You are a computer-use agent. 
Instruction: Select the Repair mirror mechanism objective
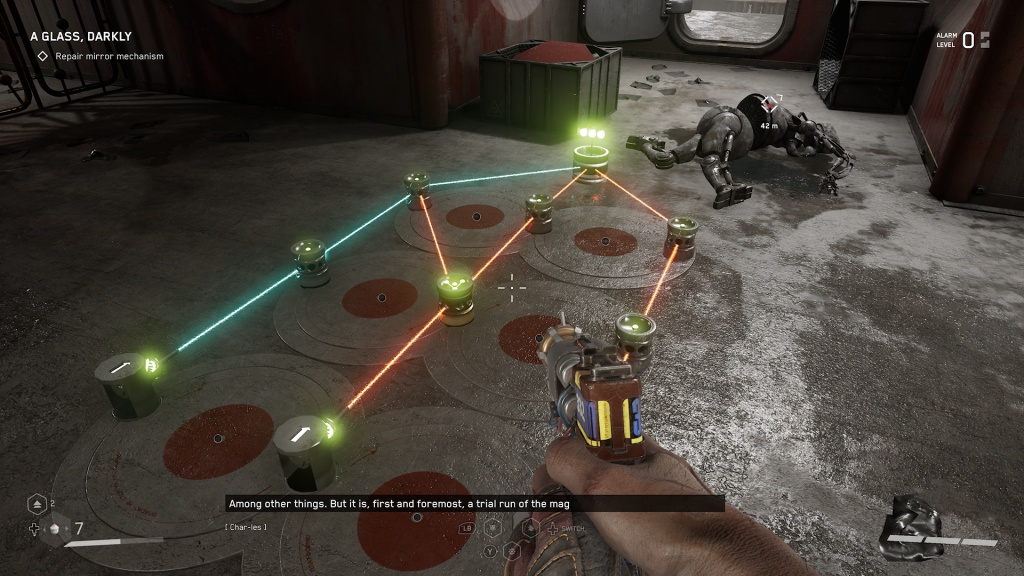click(99, 56)
